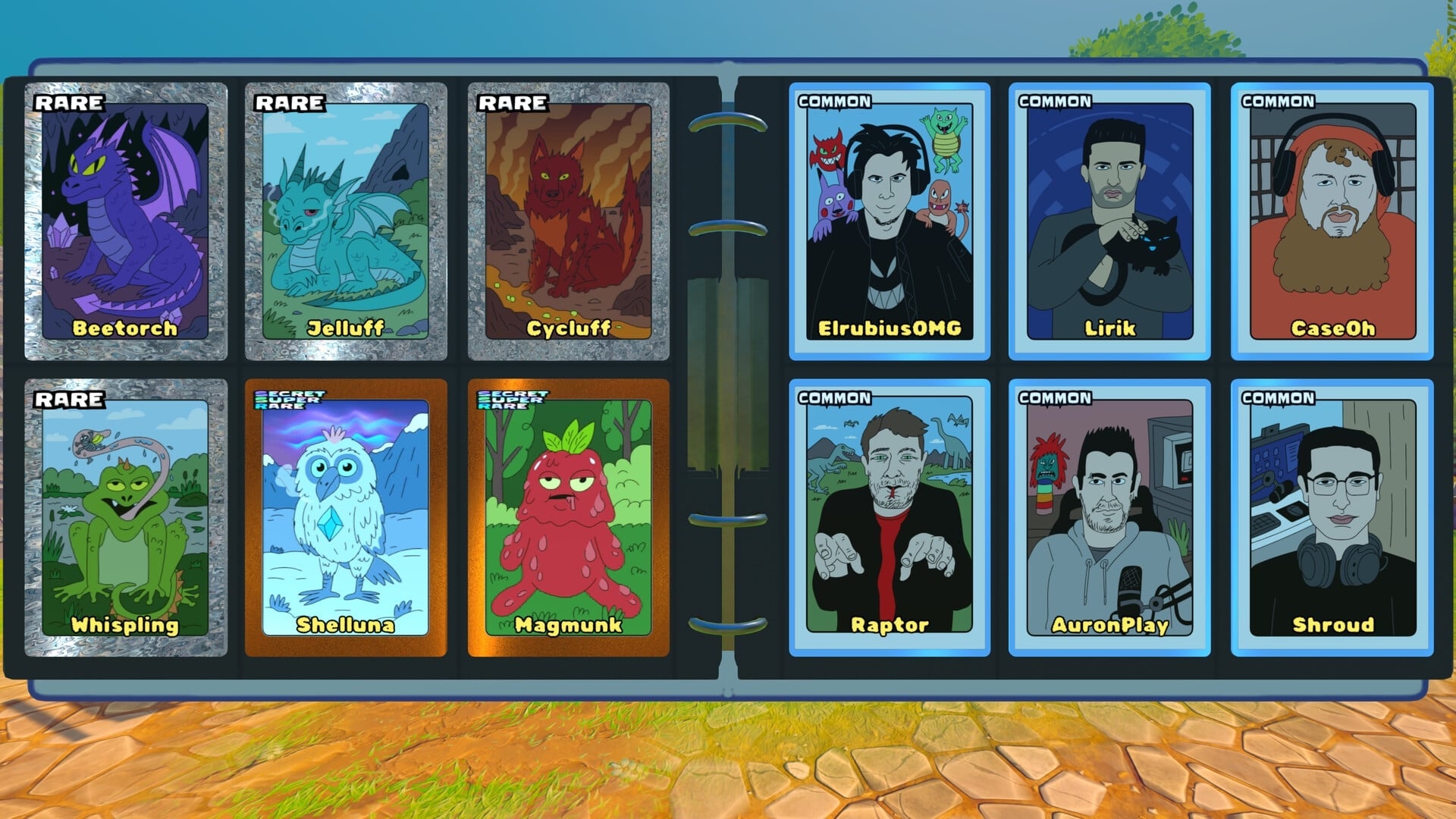Select the Raptor streamer card
Viewport: 1456px width, 819px height.
(891, 523)
